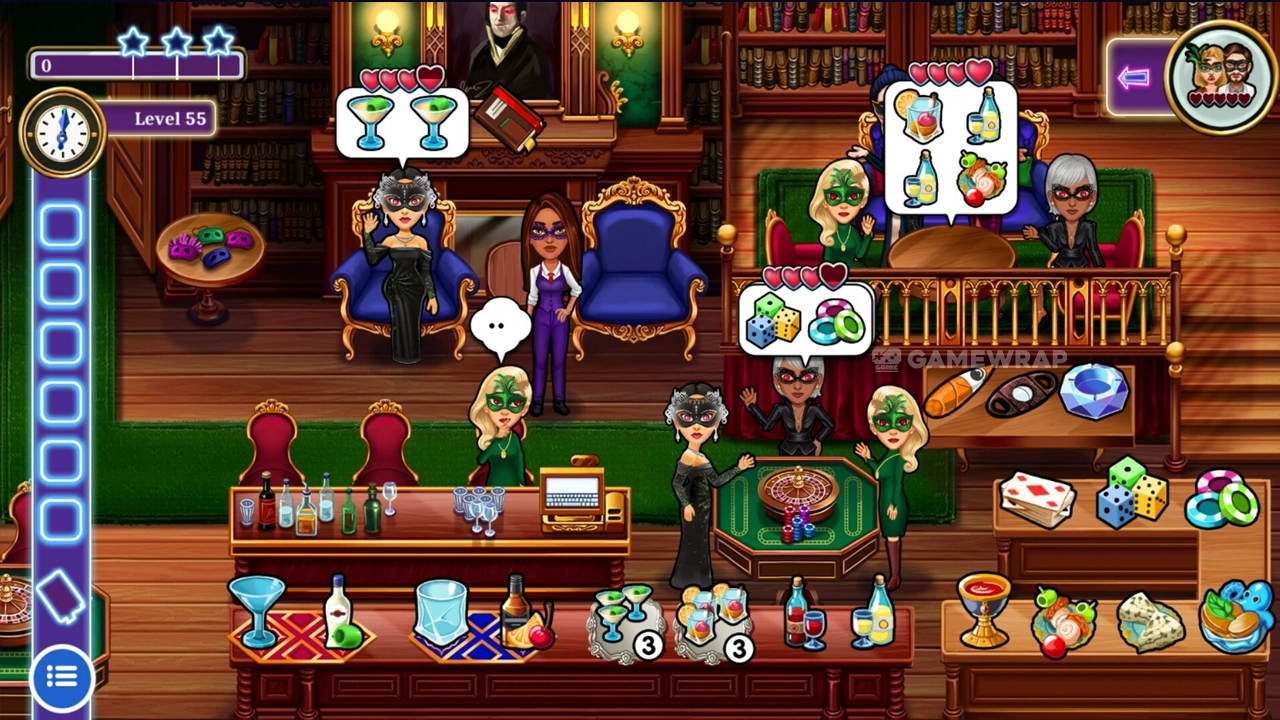Choose the whiskey bottle with orange and cherry

coord(522,612)
